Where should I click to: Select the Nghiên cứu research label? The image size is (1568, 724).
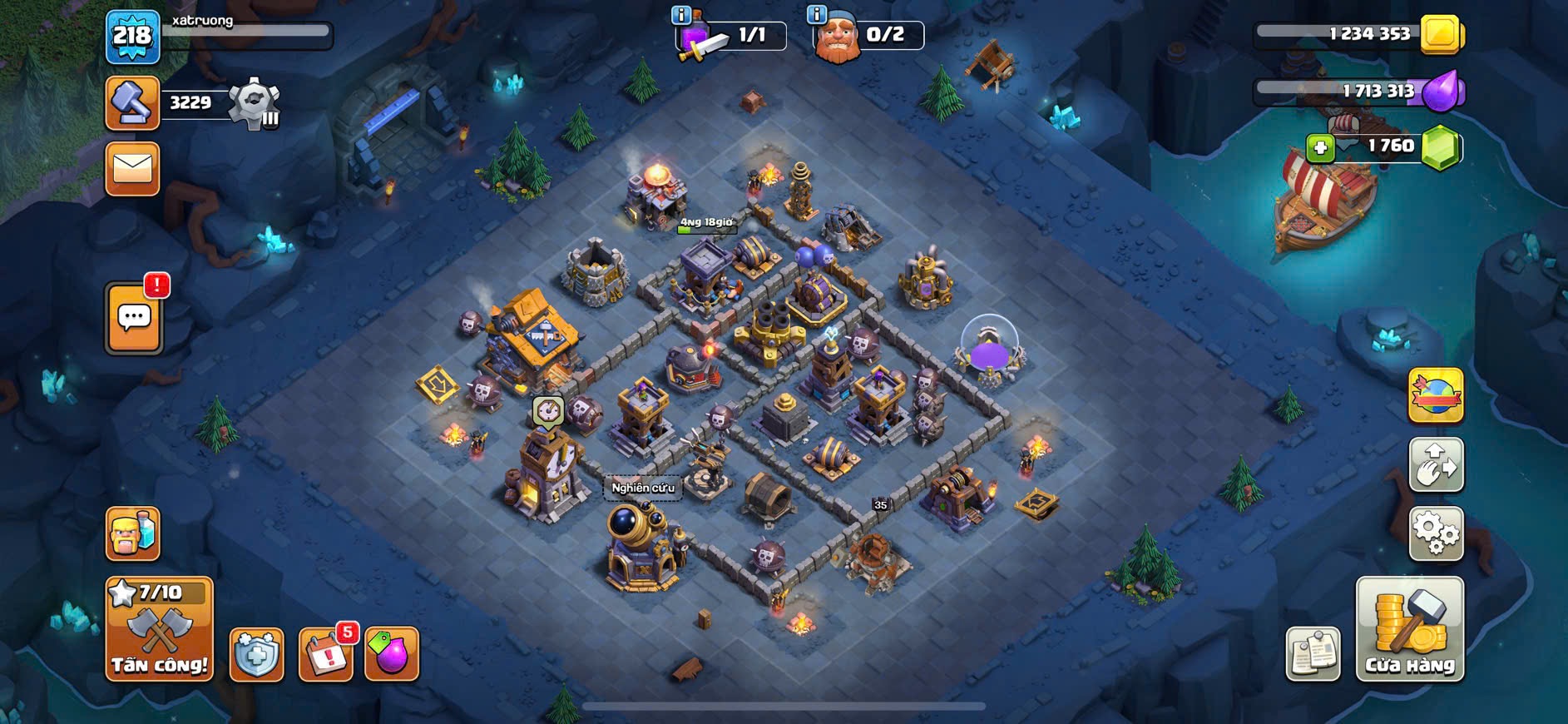coord(643,488)
